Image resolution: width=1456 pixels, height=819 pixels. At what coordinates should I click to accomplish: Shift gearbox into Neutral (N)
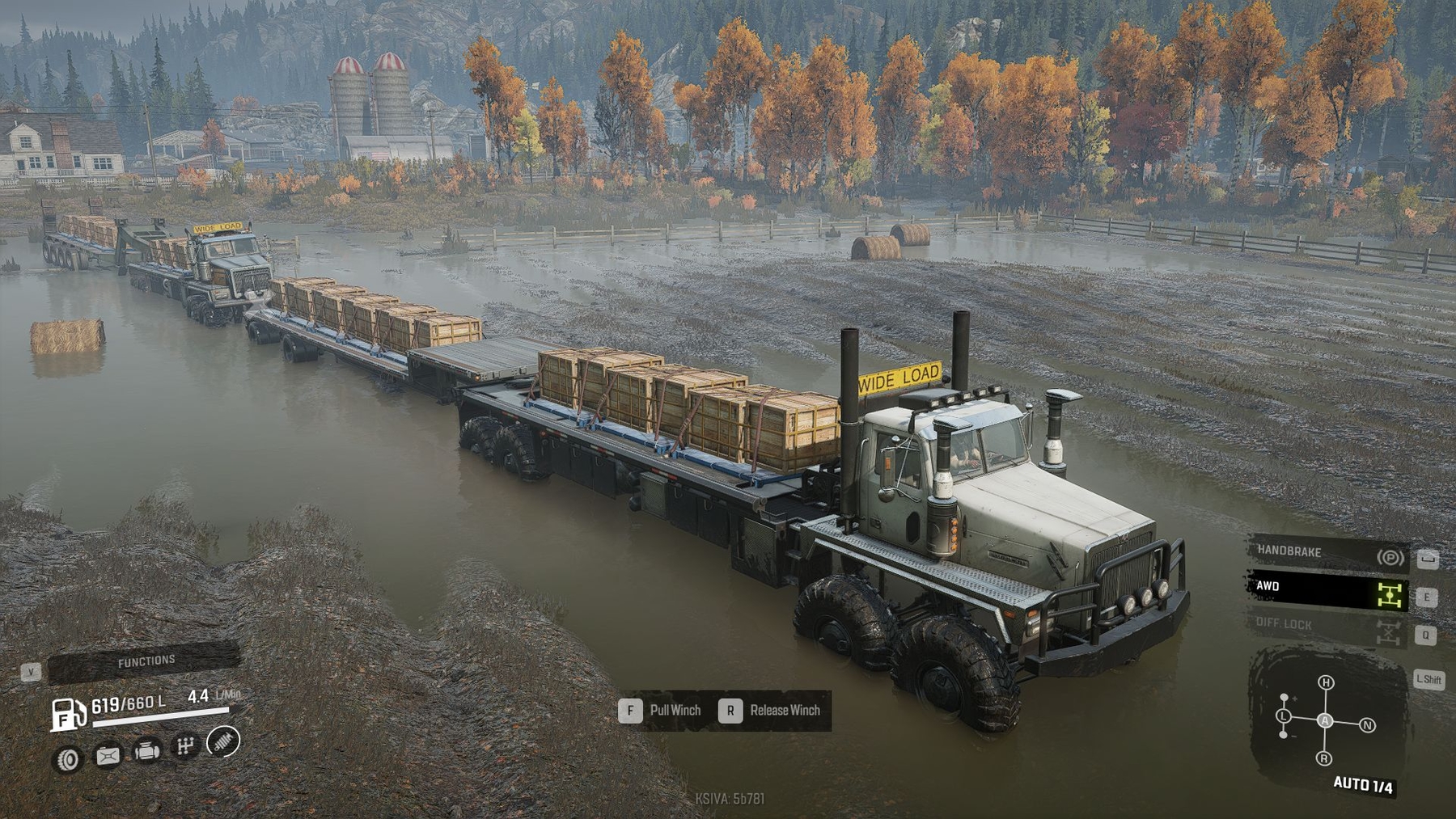[x=1368, y=724]
